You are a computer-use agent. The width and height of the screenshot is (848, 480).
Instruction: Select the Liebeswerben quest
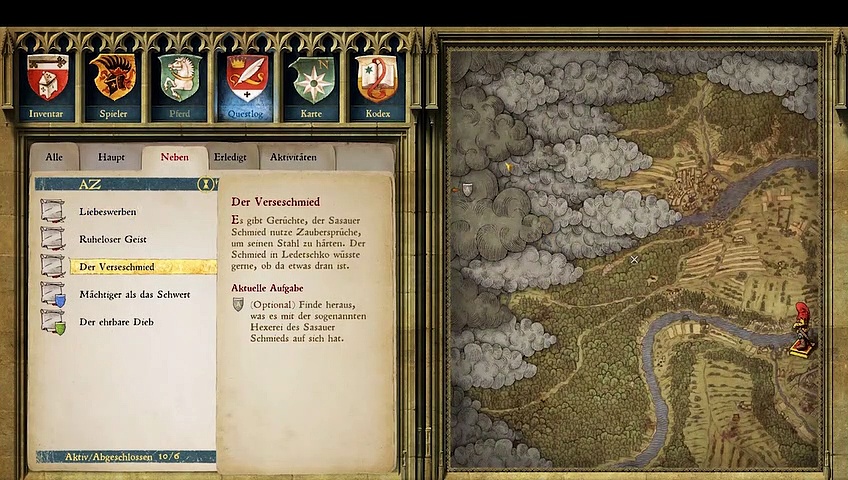point(108,212)
